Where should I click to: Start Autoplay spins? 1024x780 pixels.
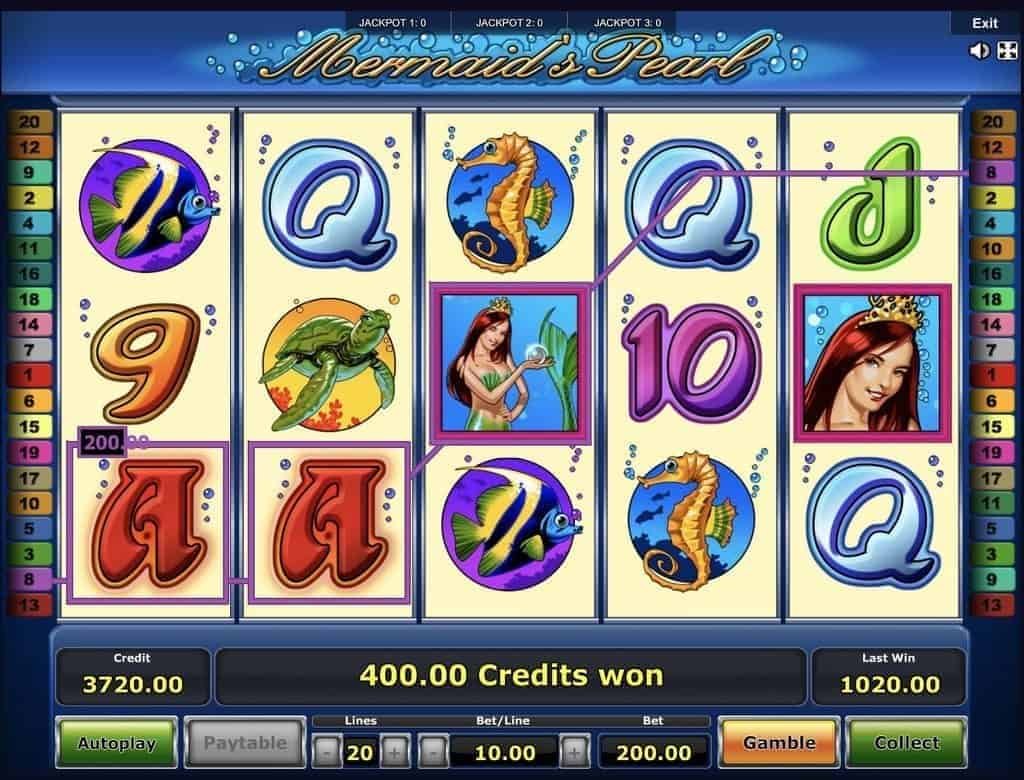pyautogui.click(x=116, y=743)
